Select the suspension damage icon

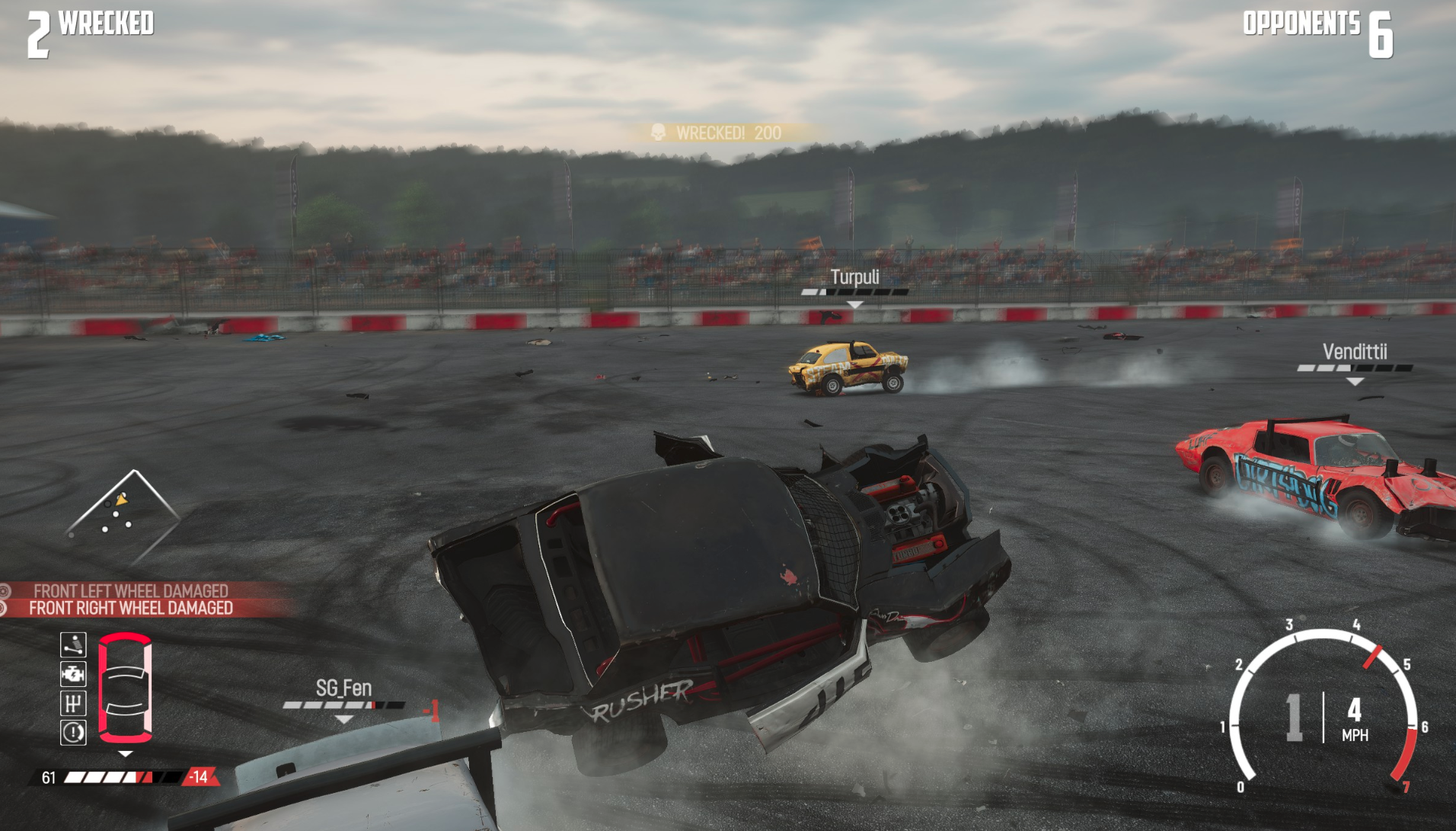73,645
